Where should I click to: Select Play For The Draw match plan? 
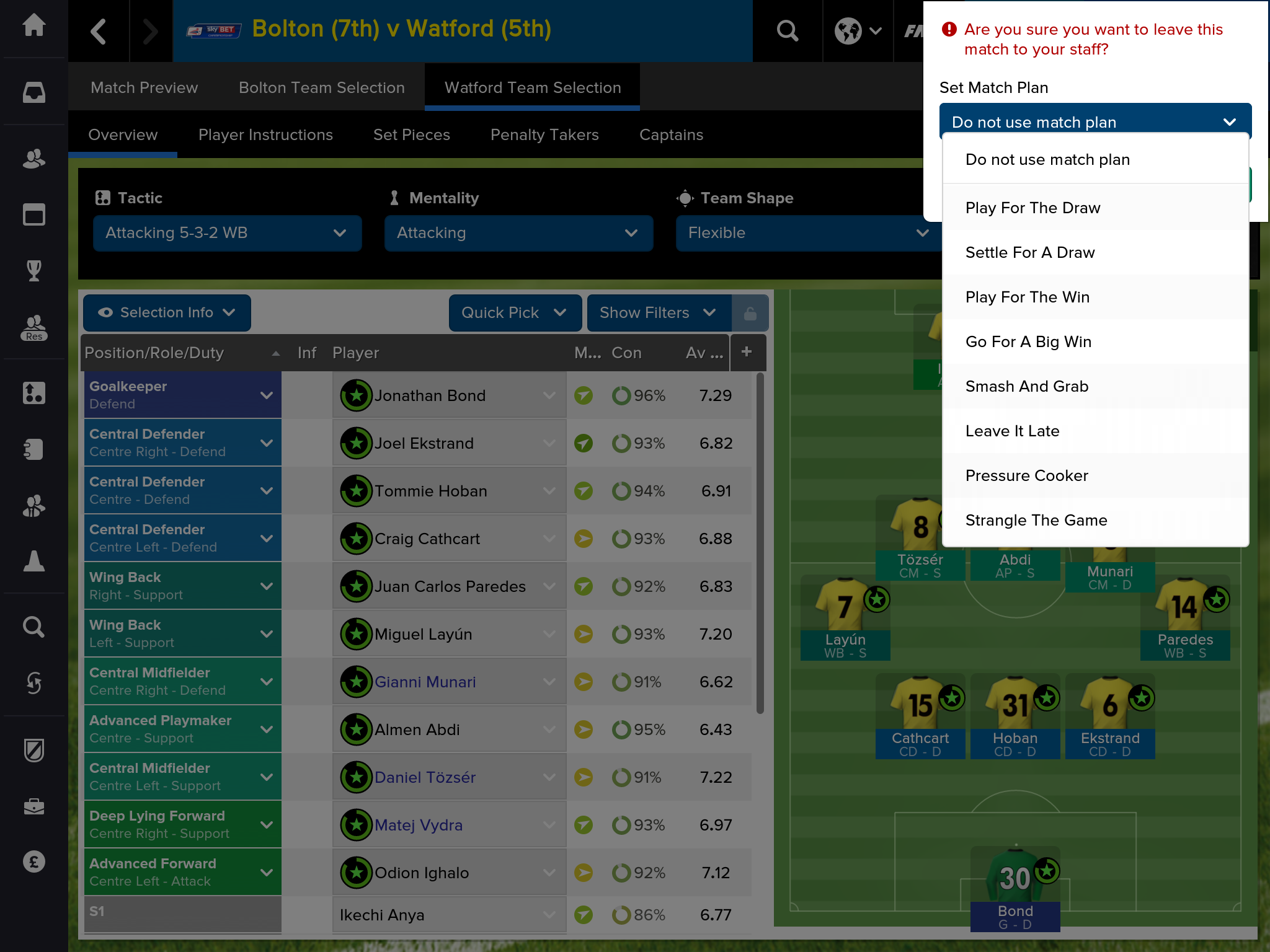(x=1032, y=208)
